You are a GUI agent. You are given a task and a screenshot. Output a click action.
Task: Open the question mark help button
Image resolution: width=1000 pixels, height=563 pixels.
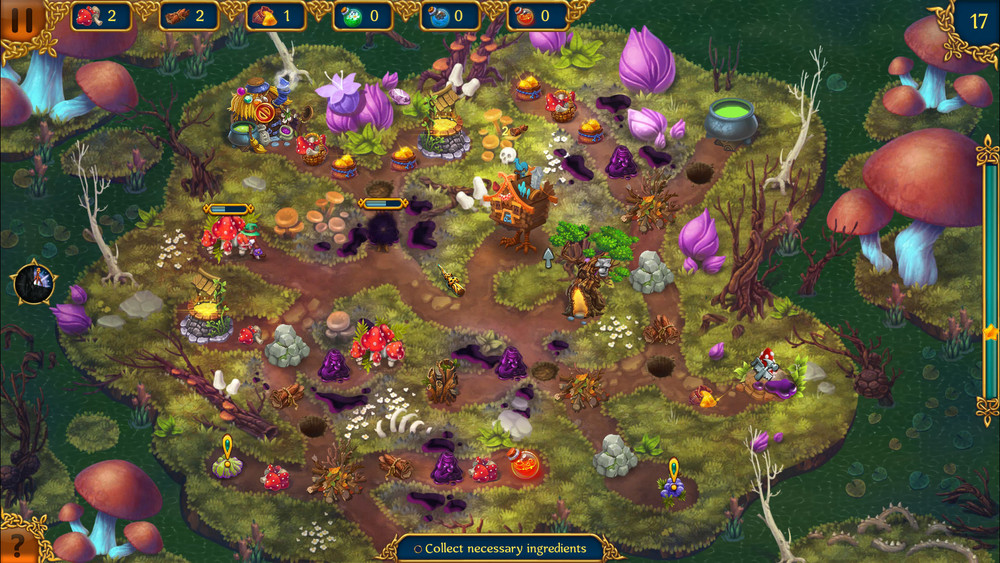[18, 544]
